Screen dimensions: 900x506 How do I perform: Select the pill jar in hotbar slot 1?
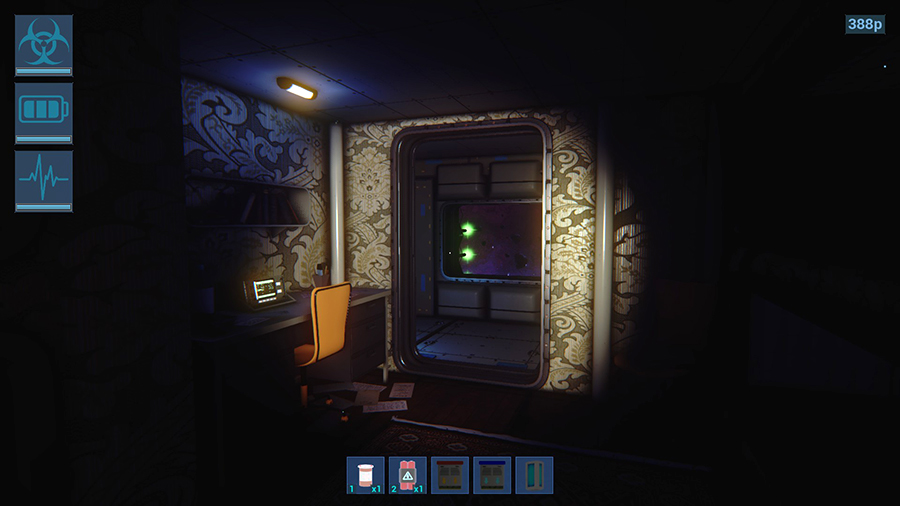(366, 475)
